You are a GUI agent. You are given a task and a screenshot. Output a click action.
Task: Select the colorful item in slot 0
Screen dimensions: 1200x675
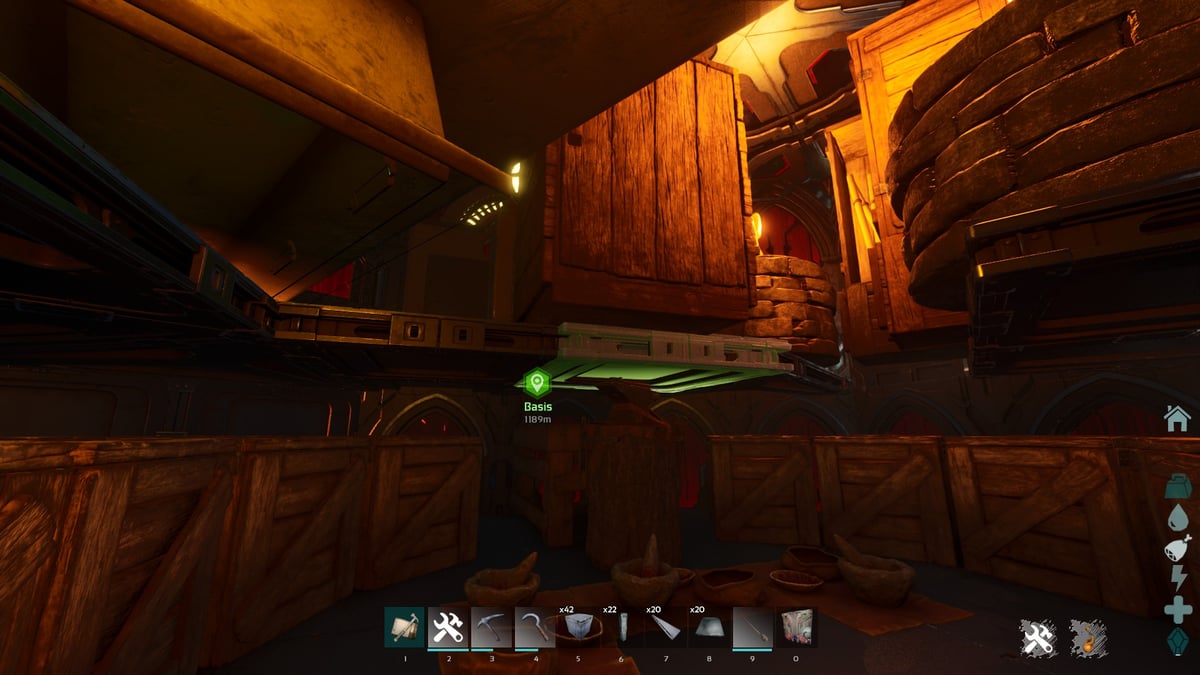coord(796,628)
